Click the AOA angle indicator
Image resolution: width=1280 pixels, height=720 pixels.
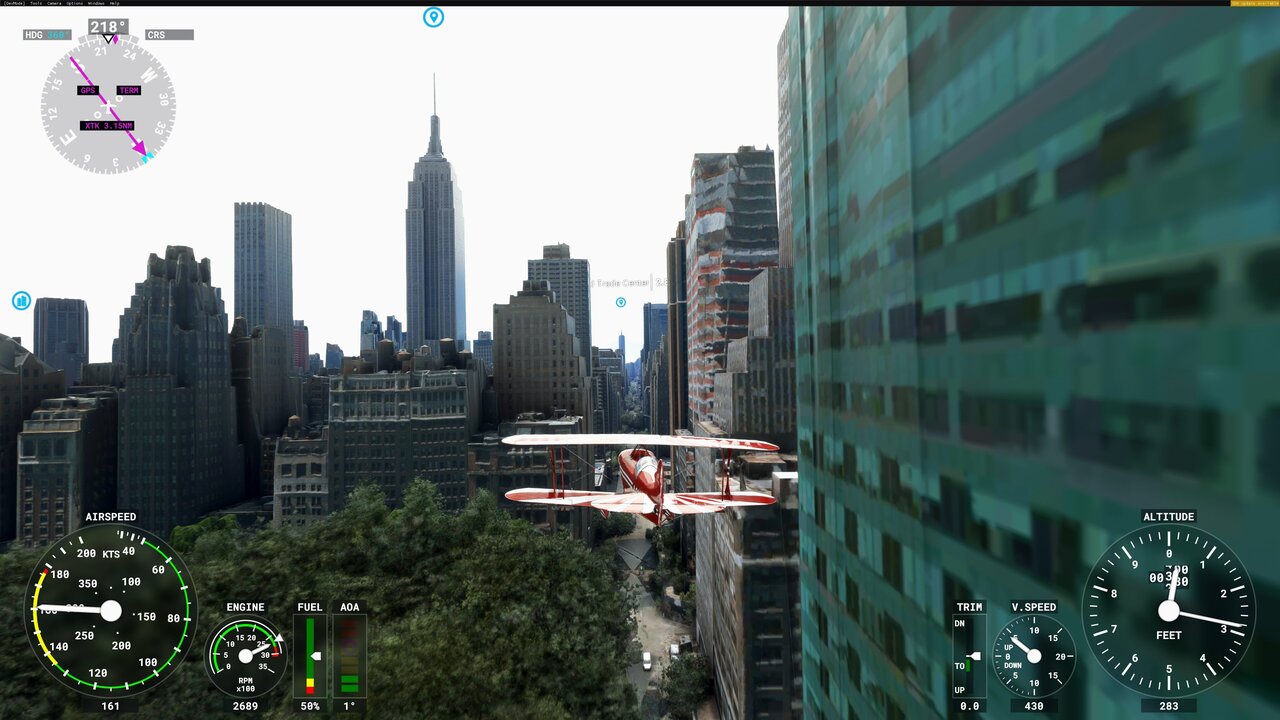[x=349, y=655]
